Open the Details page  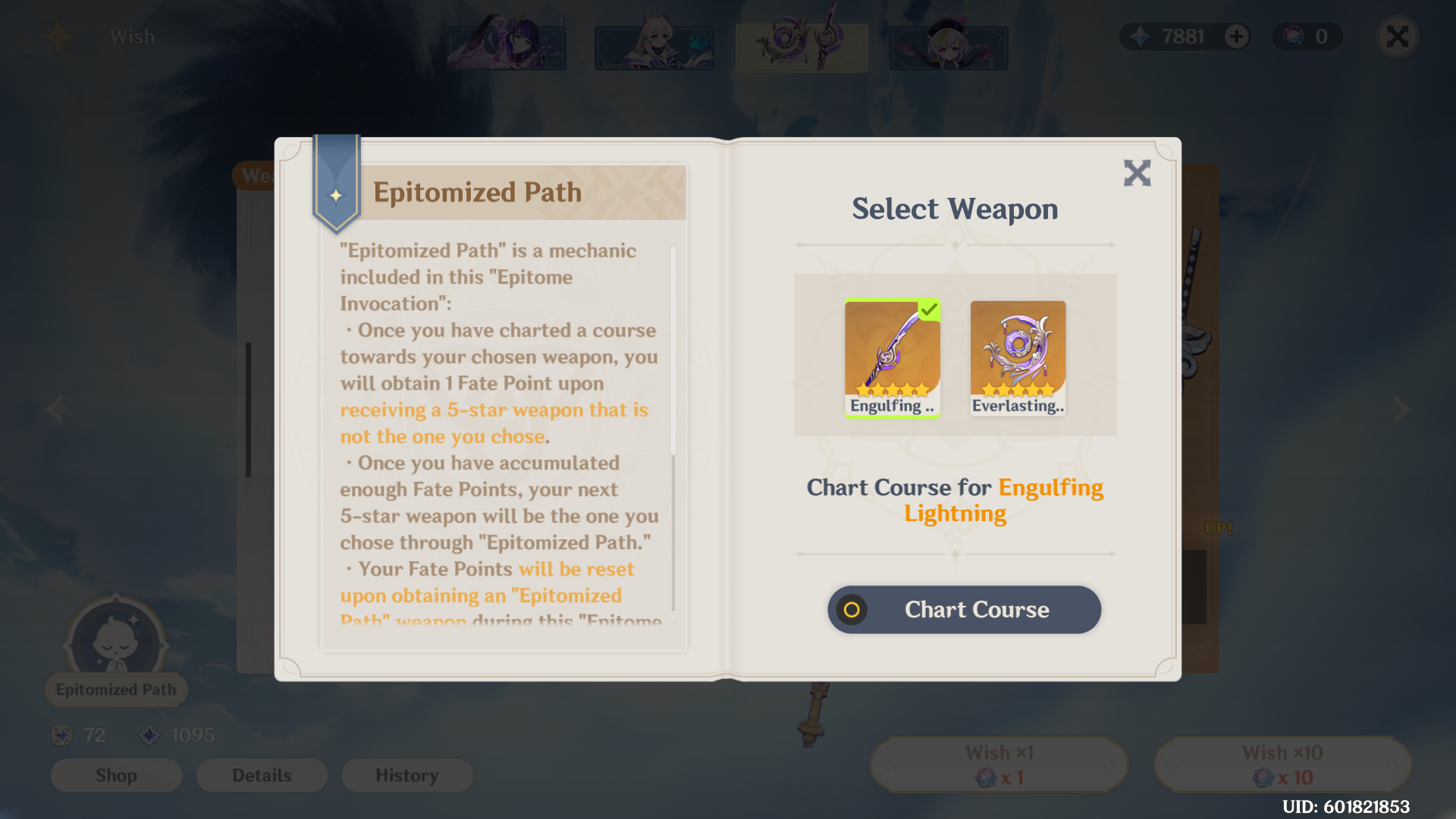(262, 775)
